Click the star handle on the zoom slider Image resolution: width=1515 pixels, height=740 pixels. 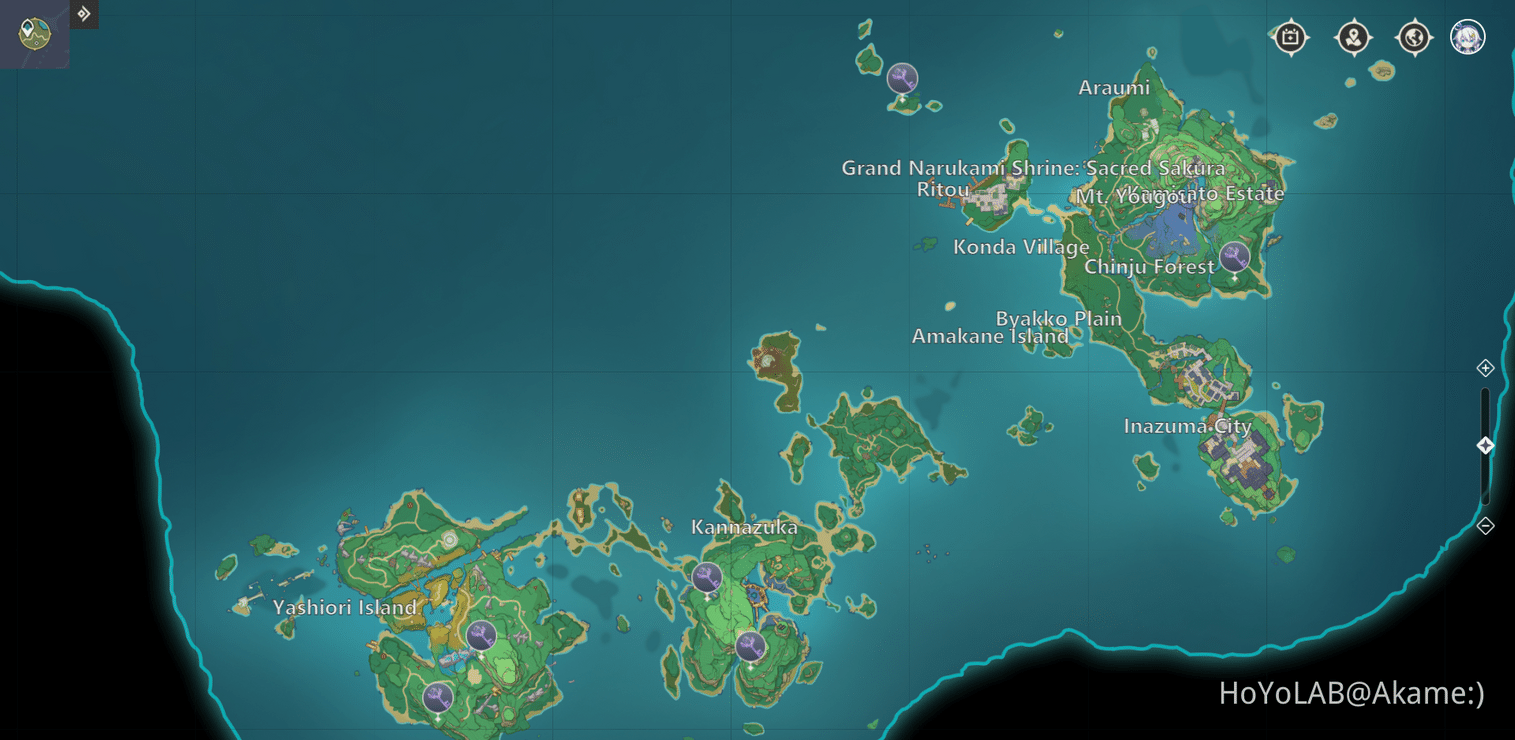(x=1486, y=446)
